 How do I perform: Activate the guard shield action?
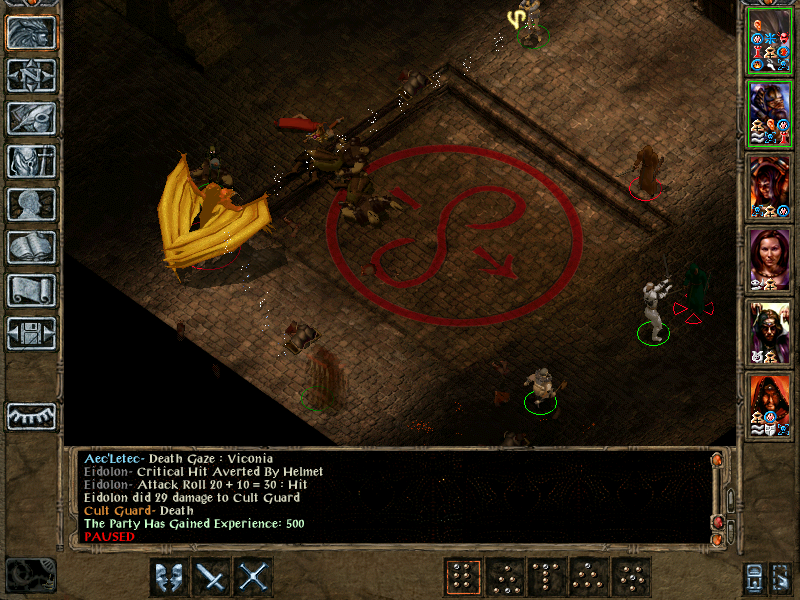point(169,577)
